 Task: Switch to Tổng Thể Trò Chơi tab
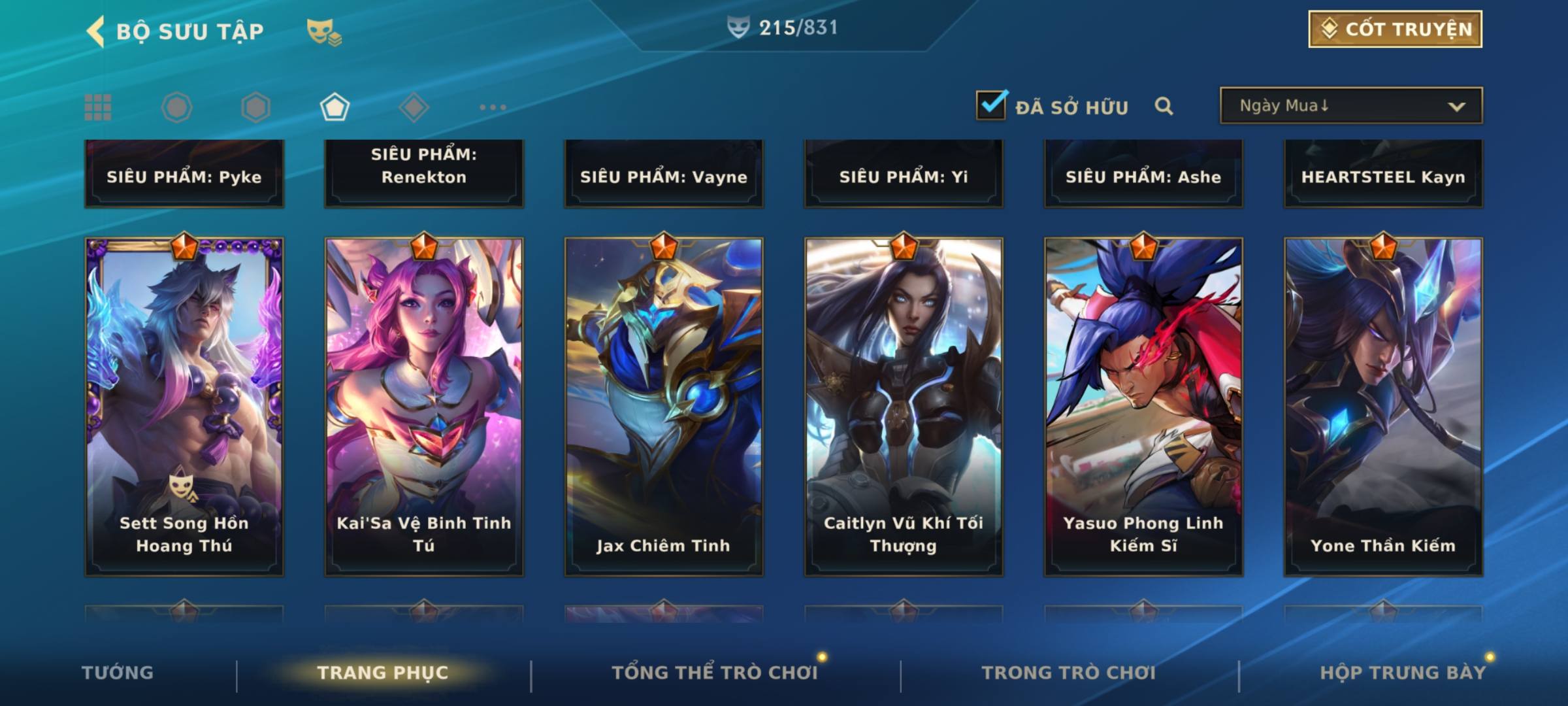(715, 673)
